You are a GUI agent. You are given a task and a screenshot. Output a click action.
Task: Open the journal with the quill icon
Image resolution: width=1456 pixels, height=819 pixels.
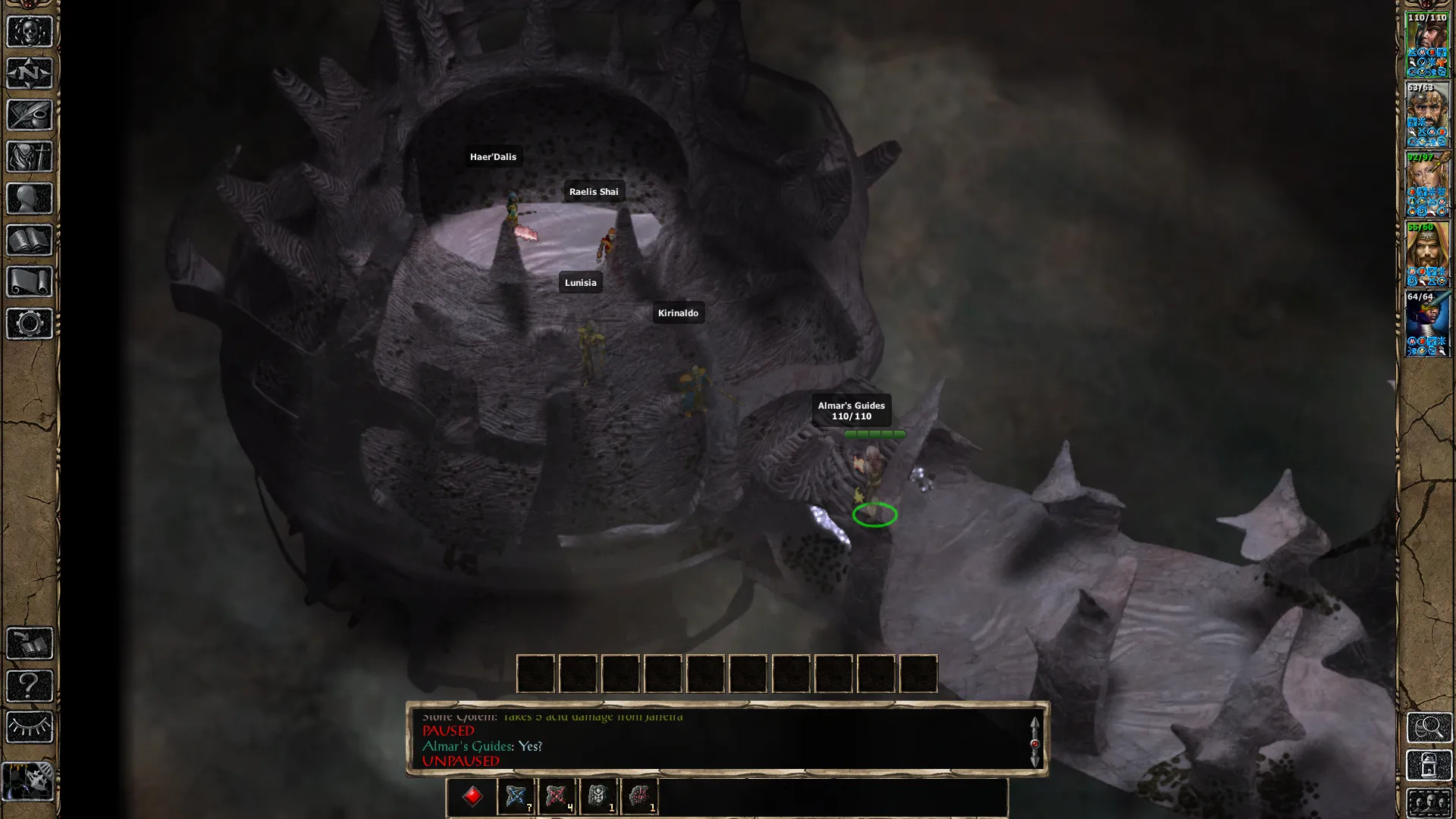30,115
